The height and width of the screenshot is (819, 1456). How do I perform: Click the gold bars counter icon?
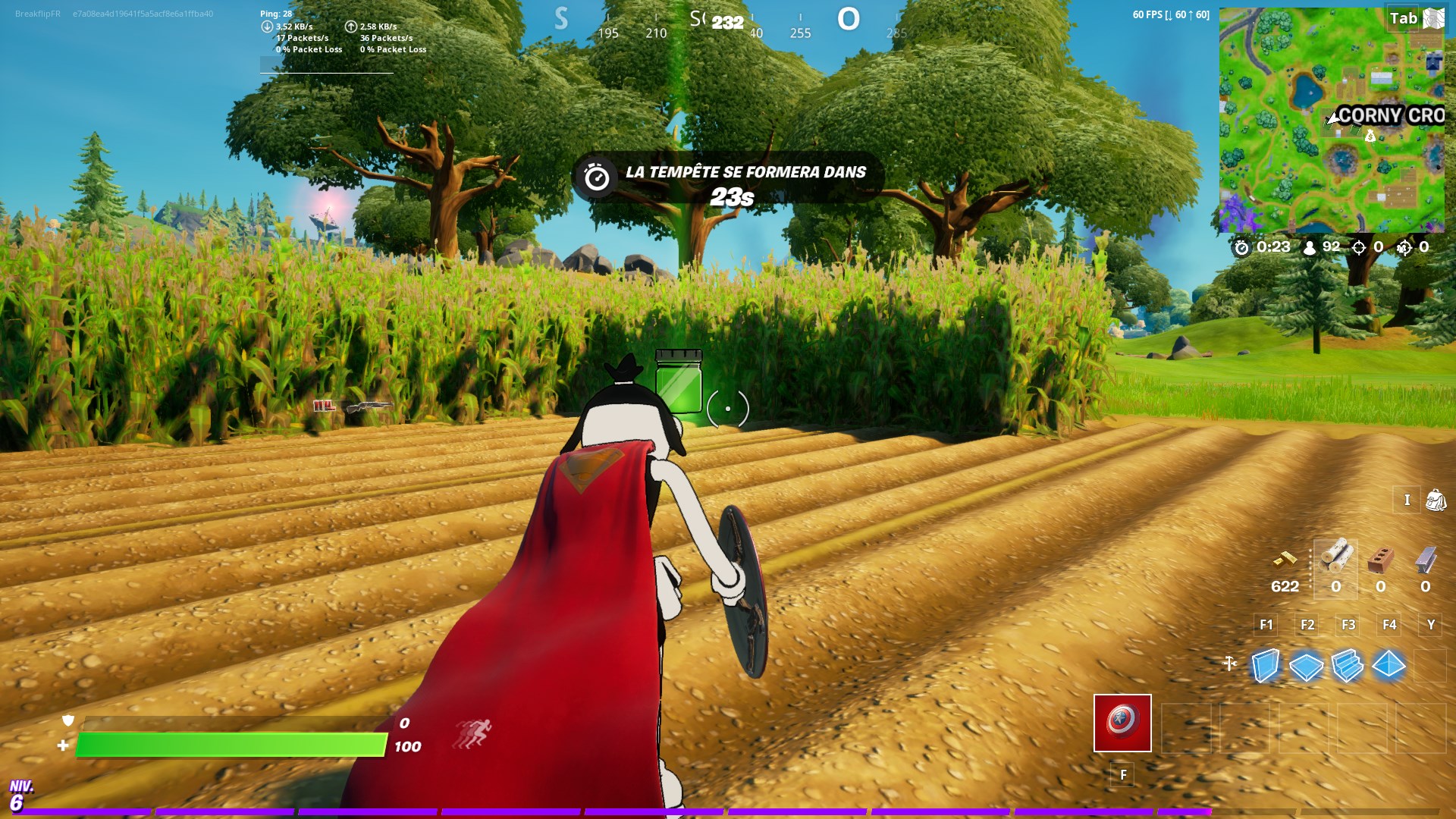tap(1286, 561)
